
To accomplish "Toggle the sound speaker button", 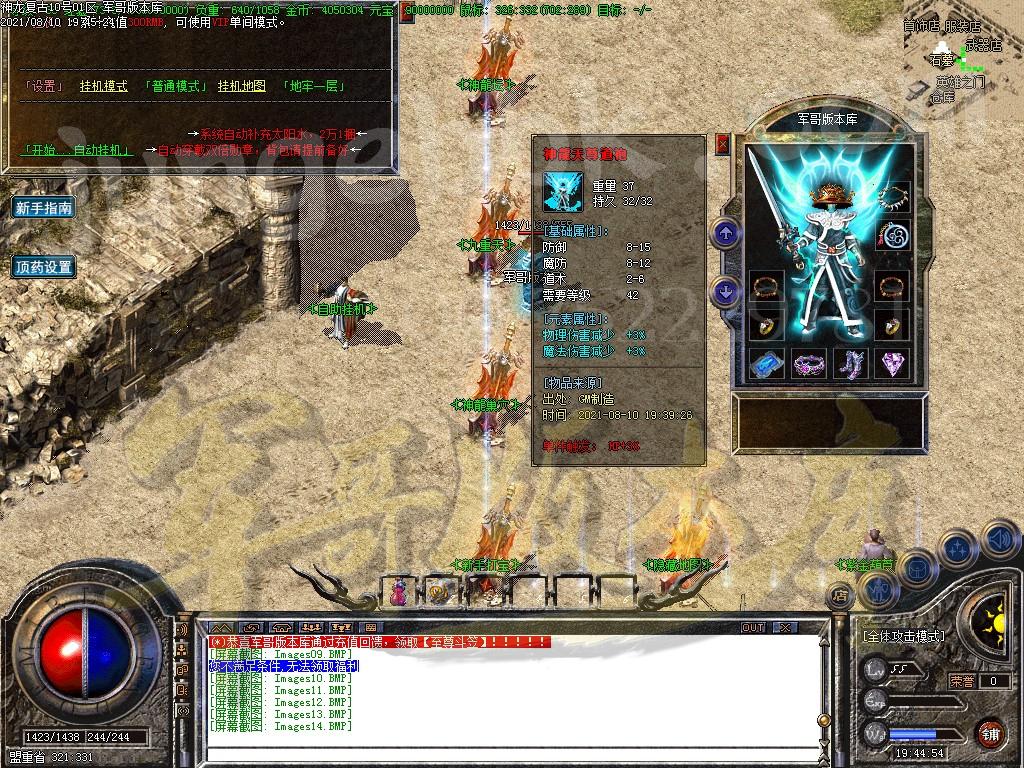I will [1000, 540].
